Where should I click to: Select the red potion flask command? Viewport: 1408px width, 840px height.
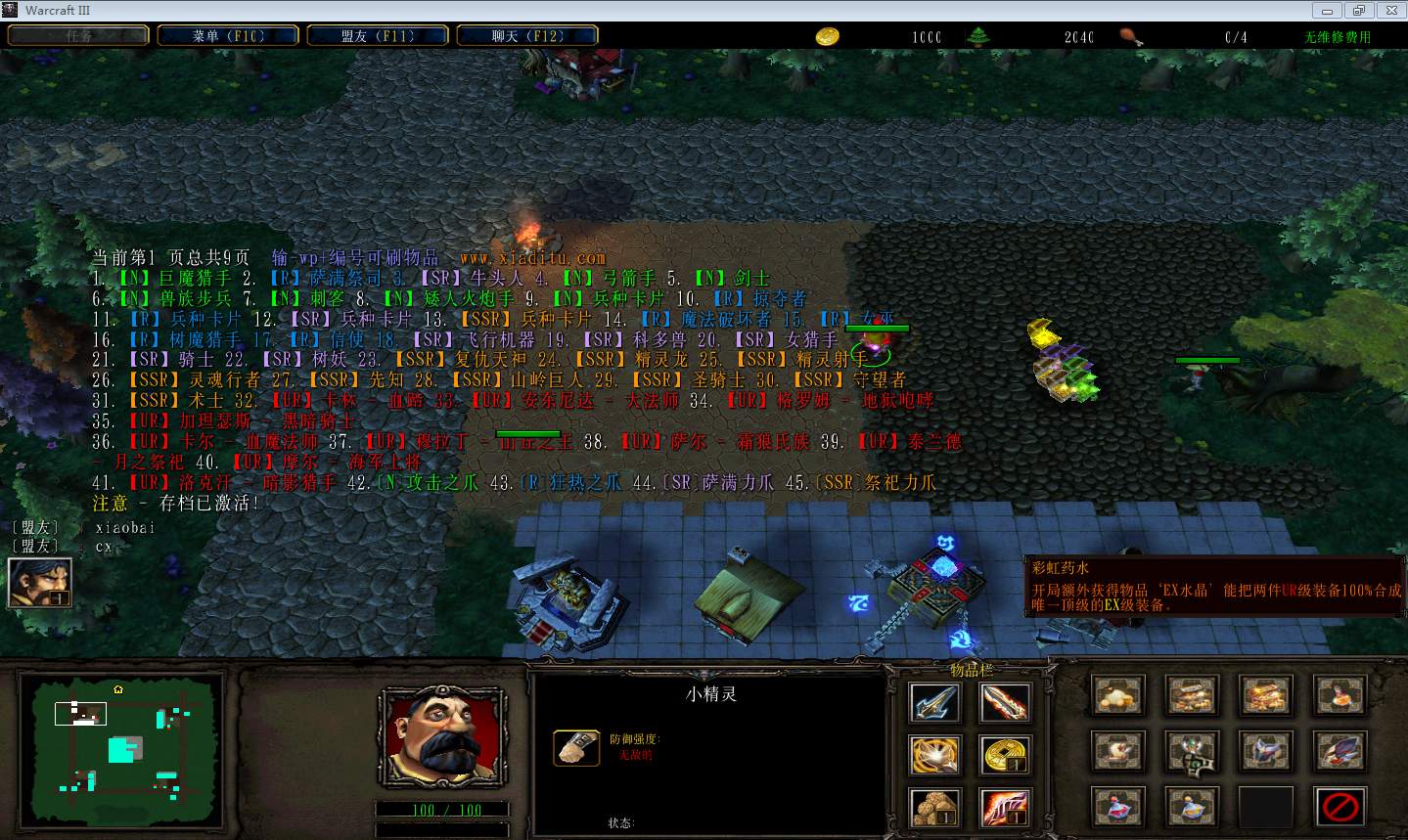[1116, 808]
